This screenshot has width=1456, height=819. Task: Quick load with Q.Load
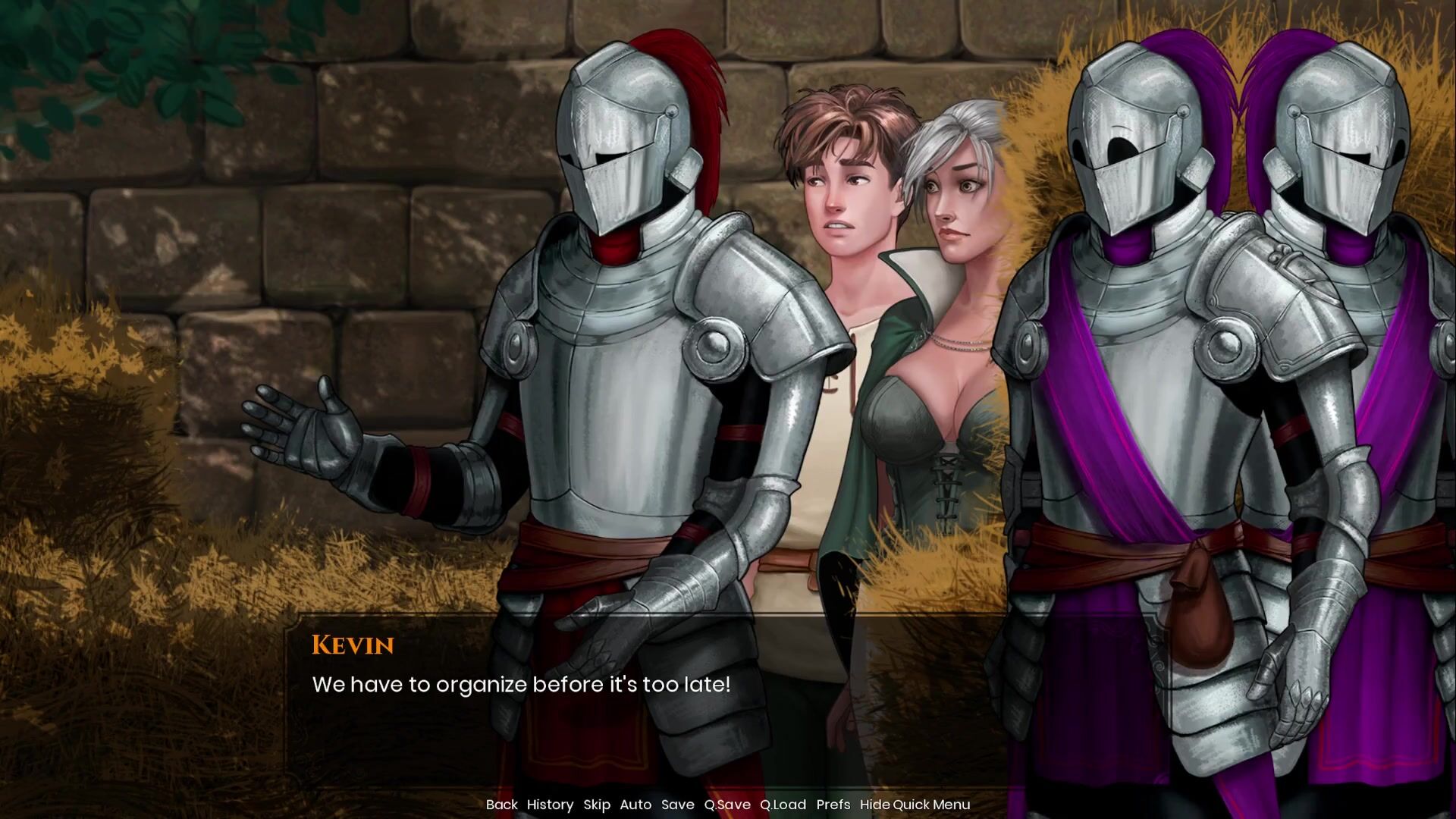783,805
